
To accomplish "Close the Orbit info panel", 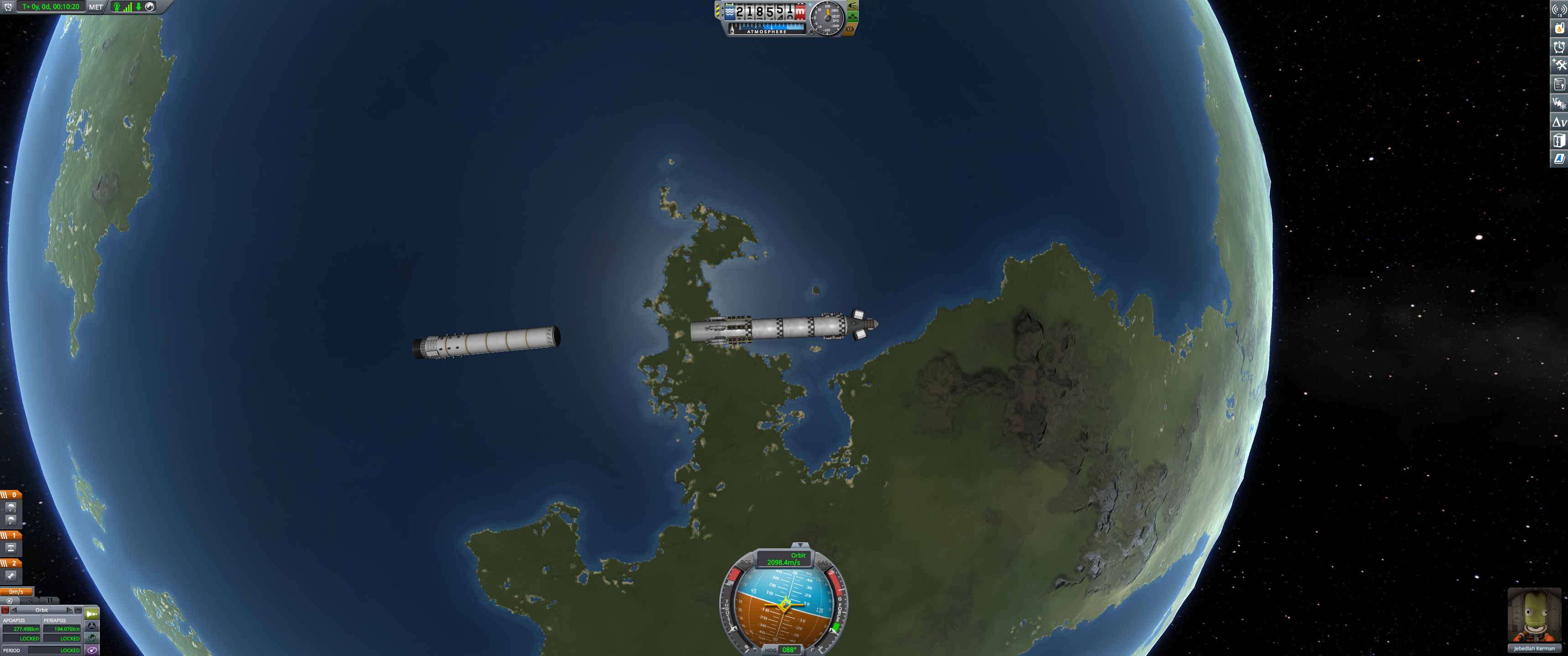I will pyautogui.click(x=5, y=610).
